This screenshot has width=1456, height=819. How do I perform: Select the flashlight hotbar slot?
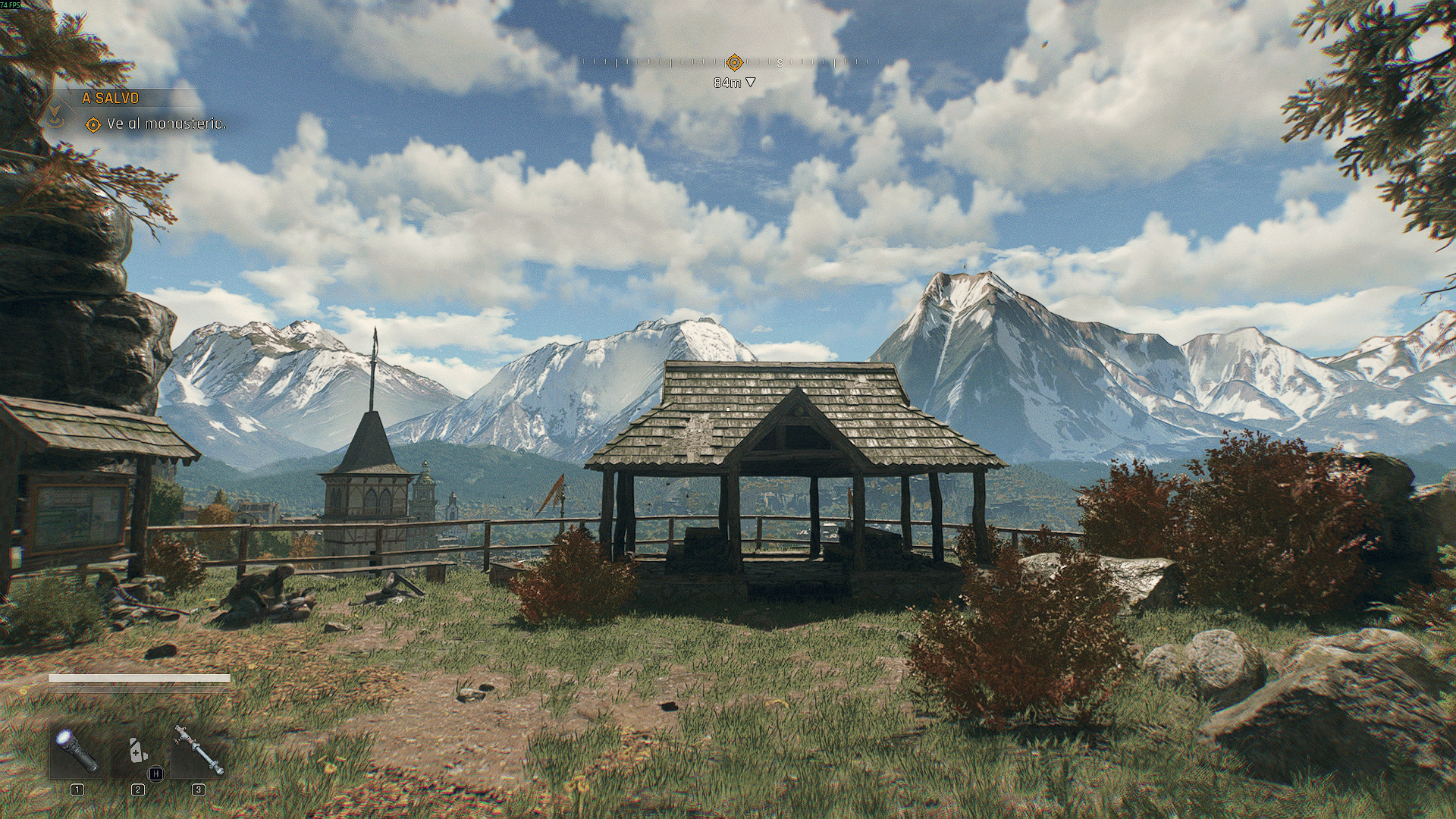tap(77, 750)
